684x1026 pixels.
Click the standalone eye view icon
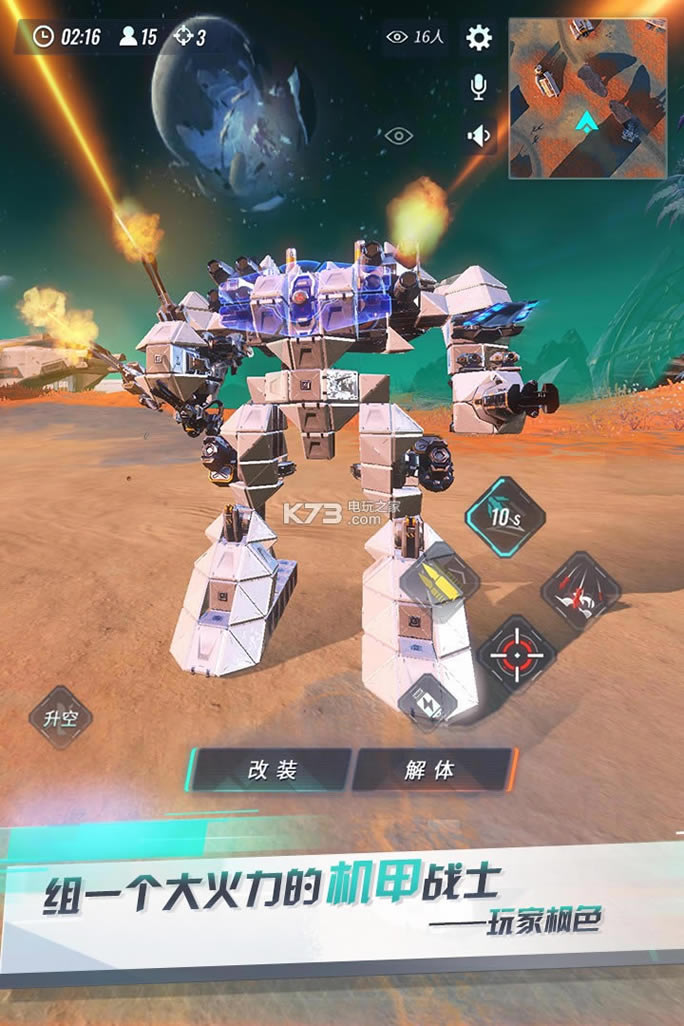398,136
